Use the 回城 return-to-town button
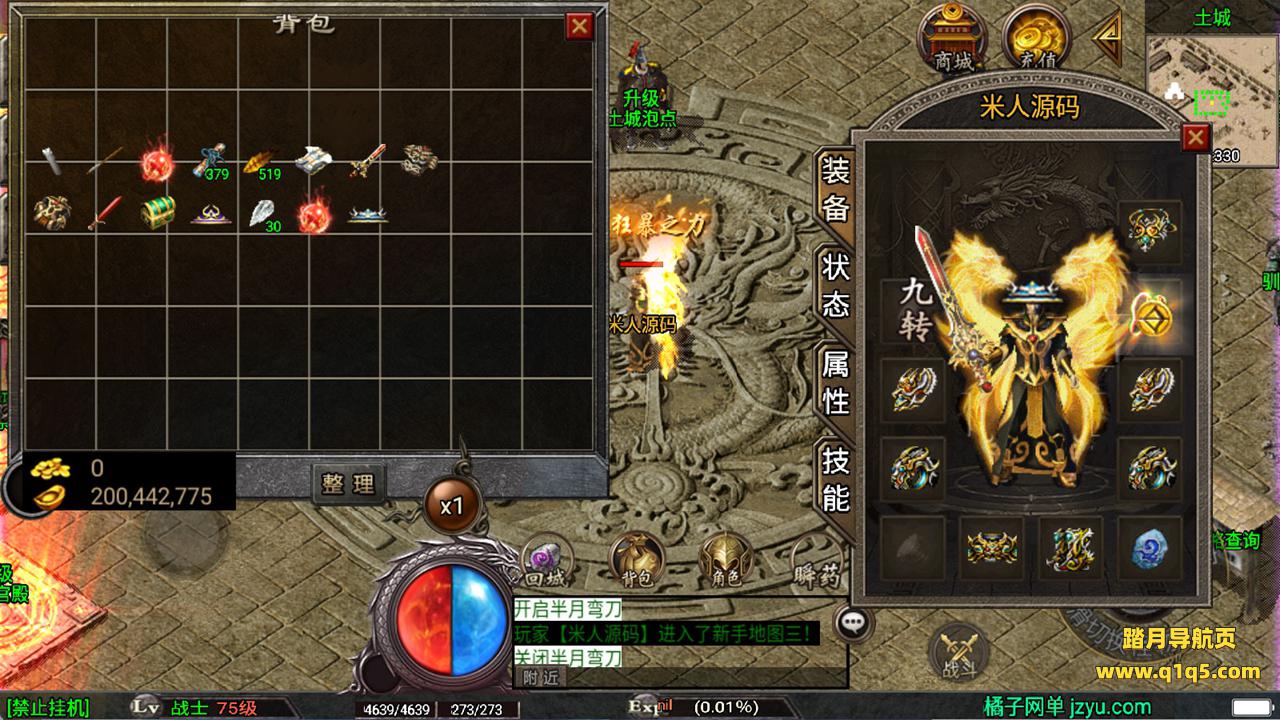Viewport: 1280px width, 720px height. coord(546,559)
